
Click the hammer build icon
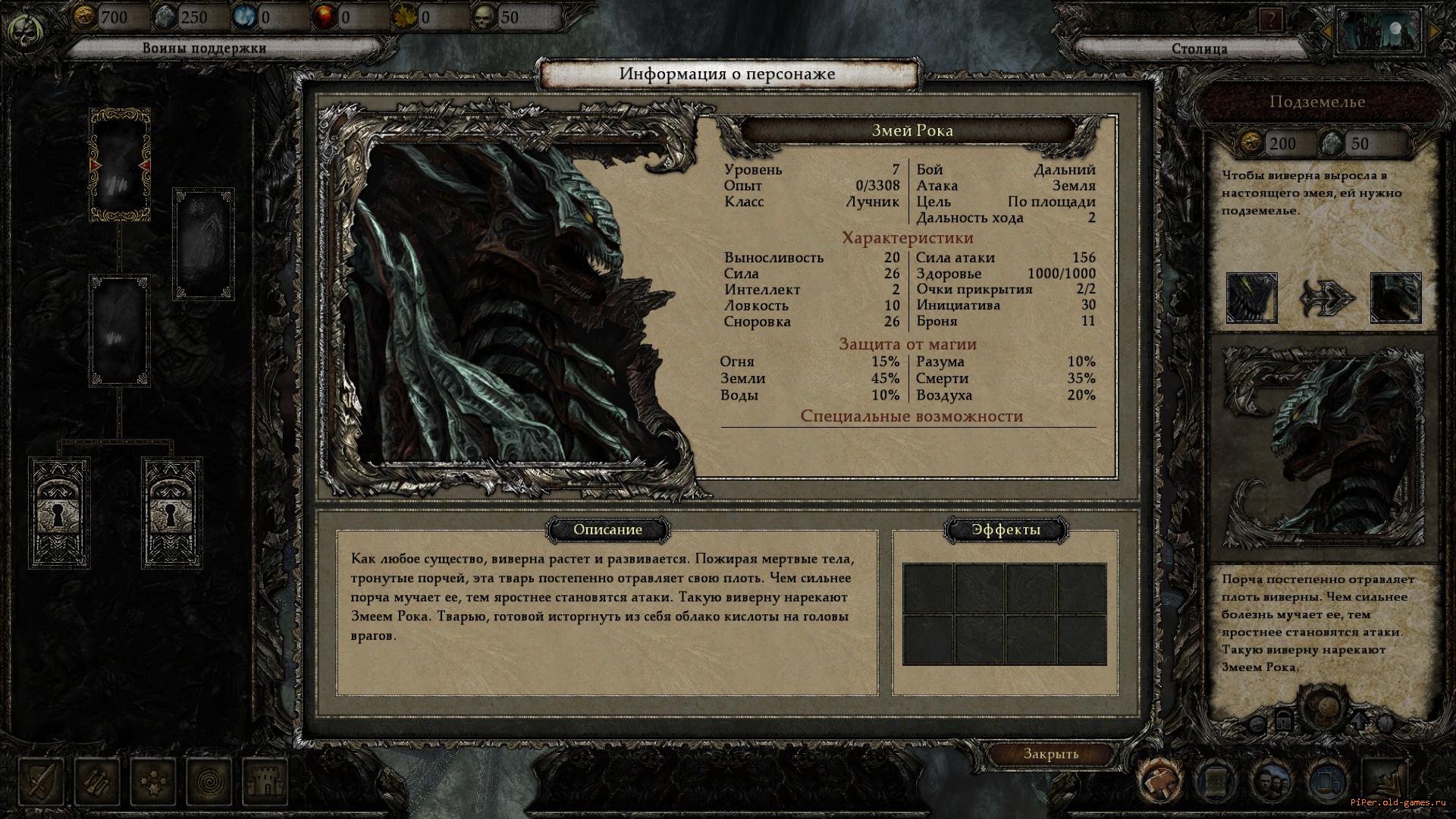(x=1159, y=781)
